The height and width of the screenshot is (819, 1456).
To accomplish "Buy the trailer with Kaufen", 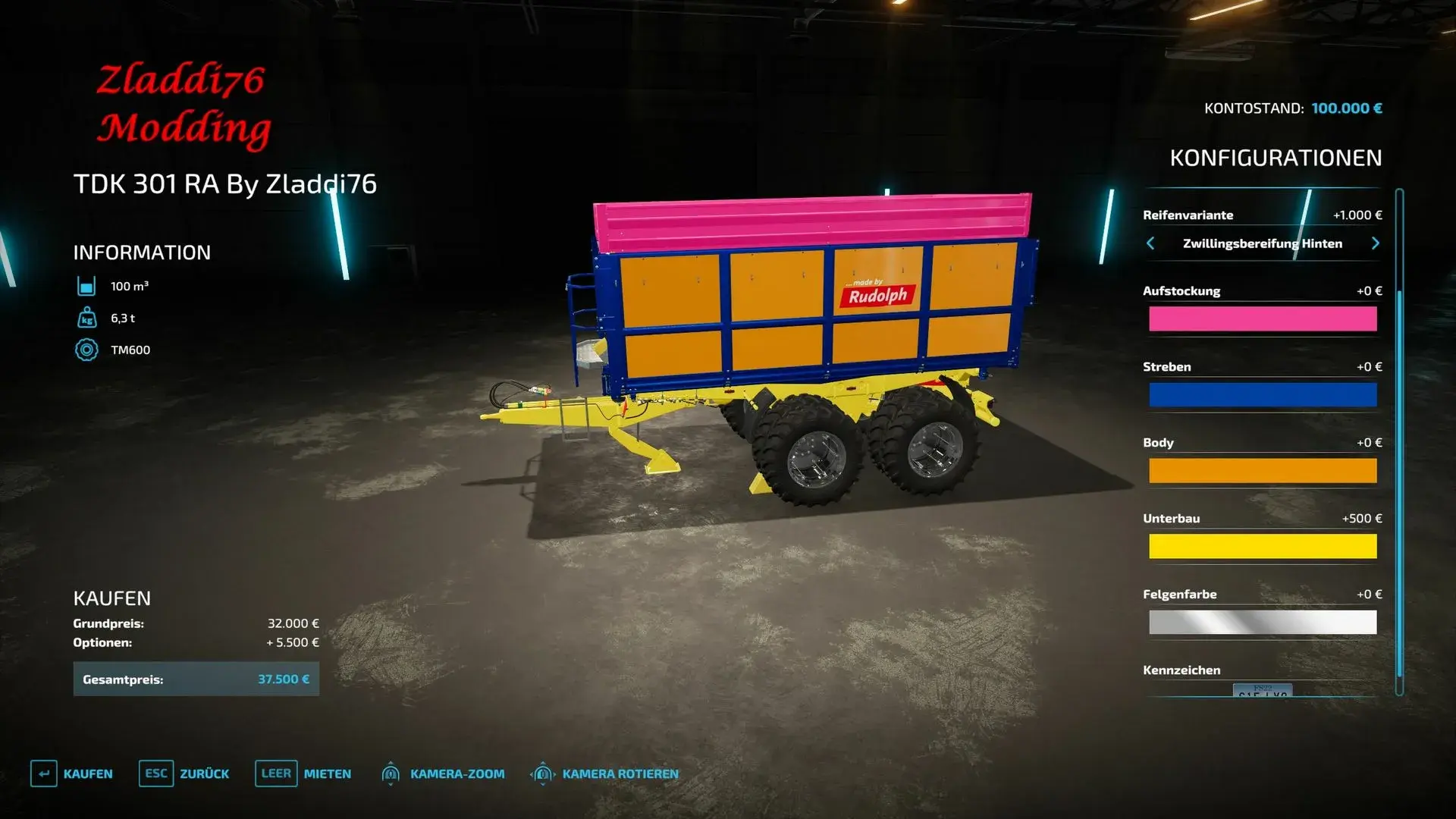I will coord(72,773).
